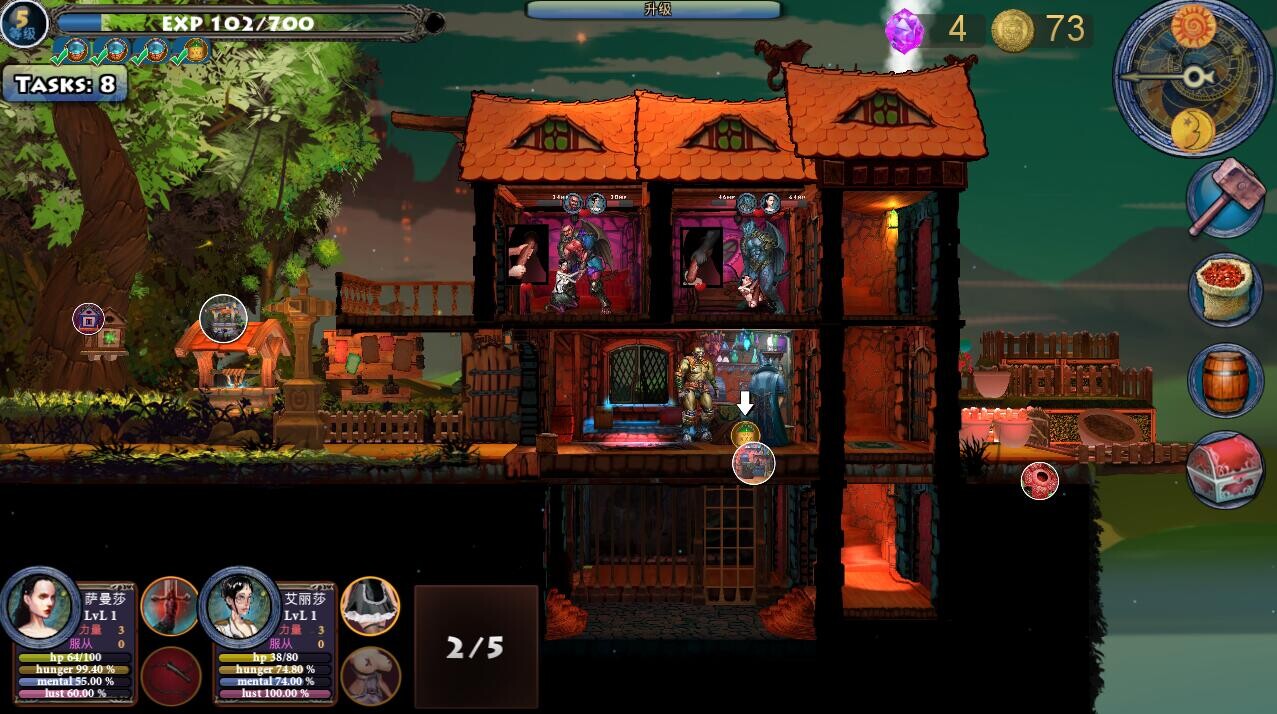Image resolution: width=1277 pixels, height=714 pixels.
Task: Open the Tasks: 8 list
Action: [x=65, y=85]
